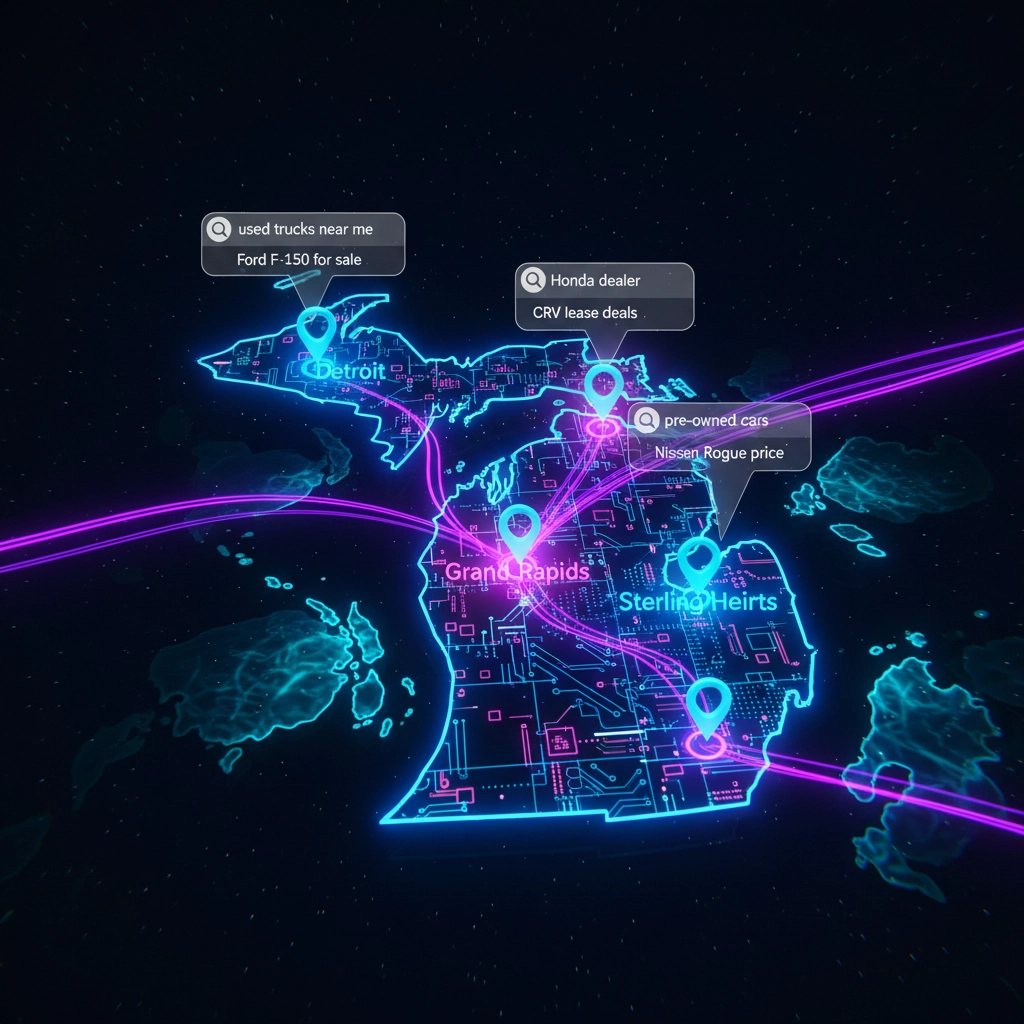Choose the Sterling Heights map marker
Viewport: 1024px width, 1024px height.
coord(698,562)
